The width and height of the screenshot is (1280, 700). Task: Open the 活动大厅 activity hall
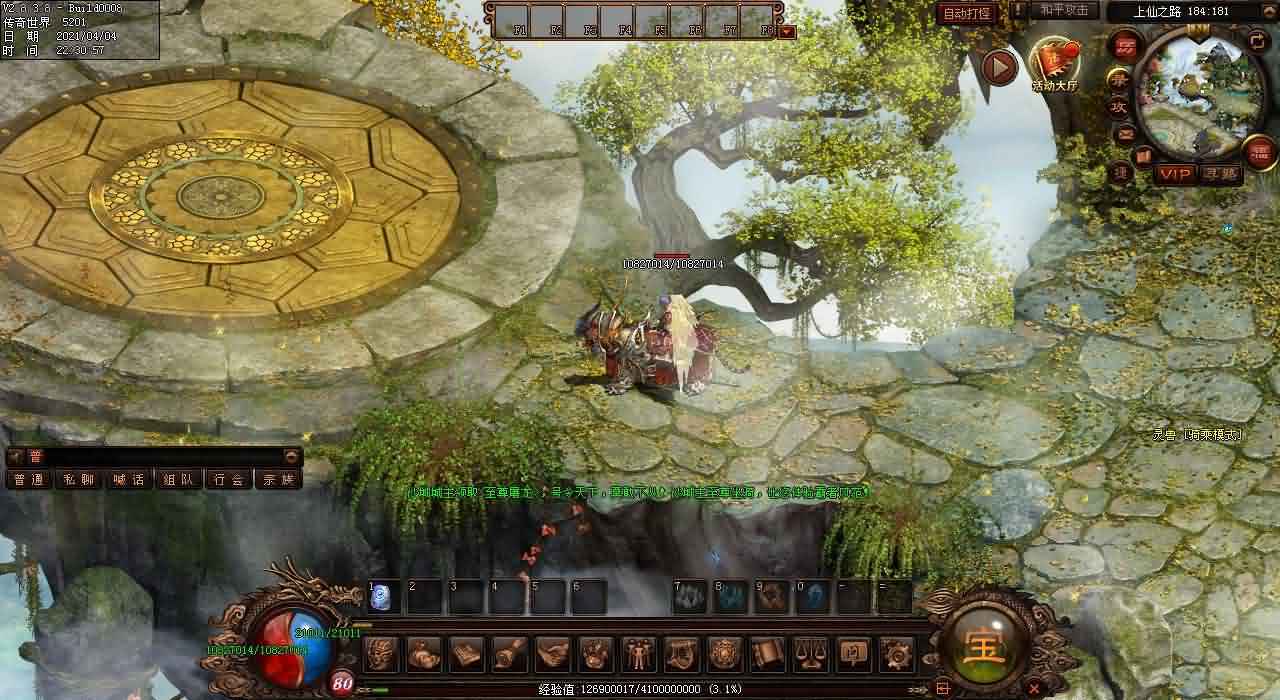[1055, 66]
